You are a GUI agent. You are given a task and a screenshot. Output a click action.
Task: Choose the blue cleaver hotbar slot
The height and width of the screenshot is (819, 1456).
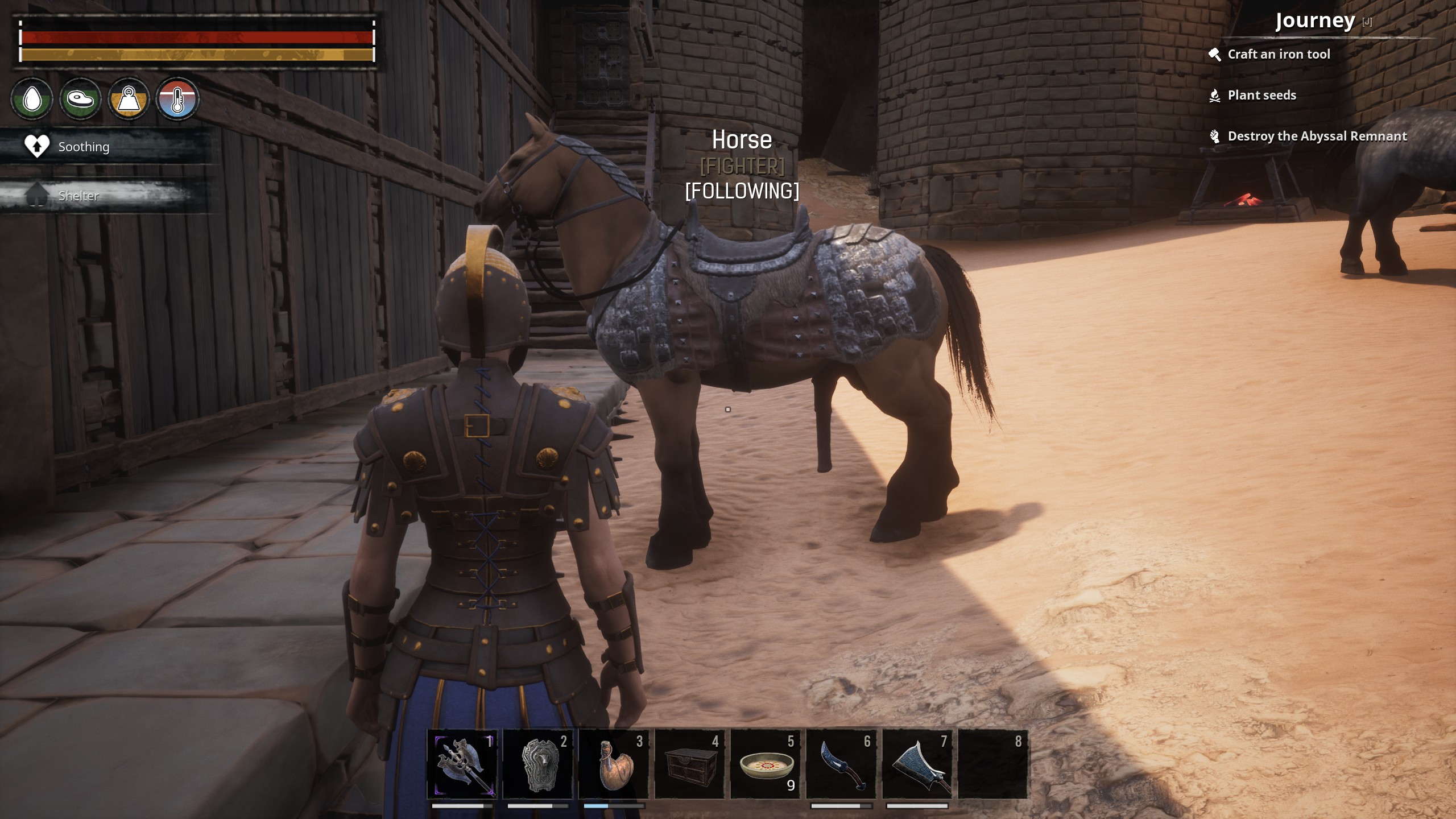[917, 764]
